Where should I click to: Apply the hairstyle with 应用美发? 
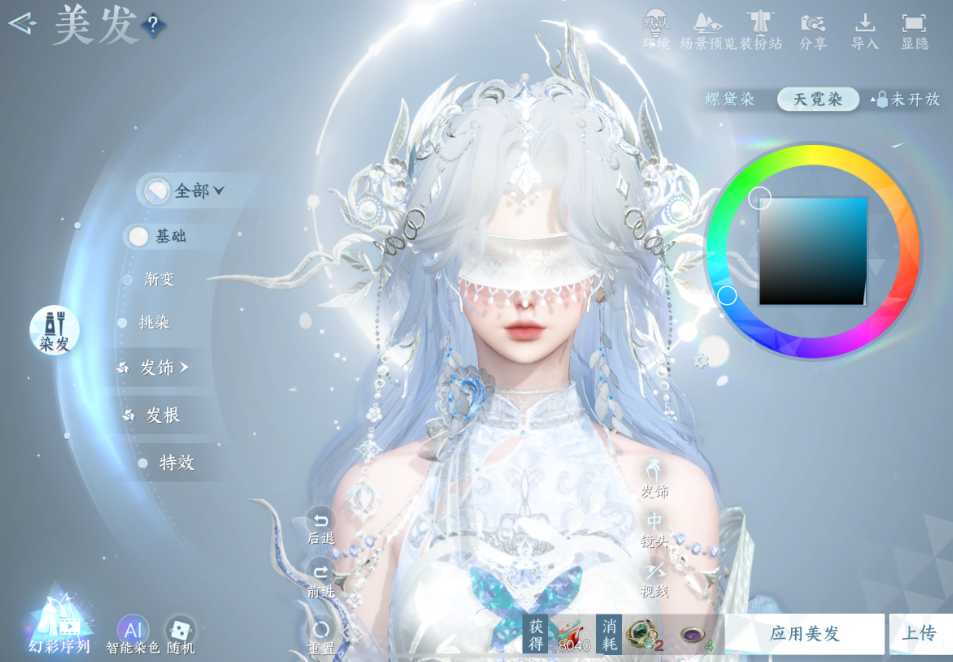click(x=804, y=634)
